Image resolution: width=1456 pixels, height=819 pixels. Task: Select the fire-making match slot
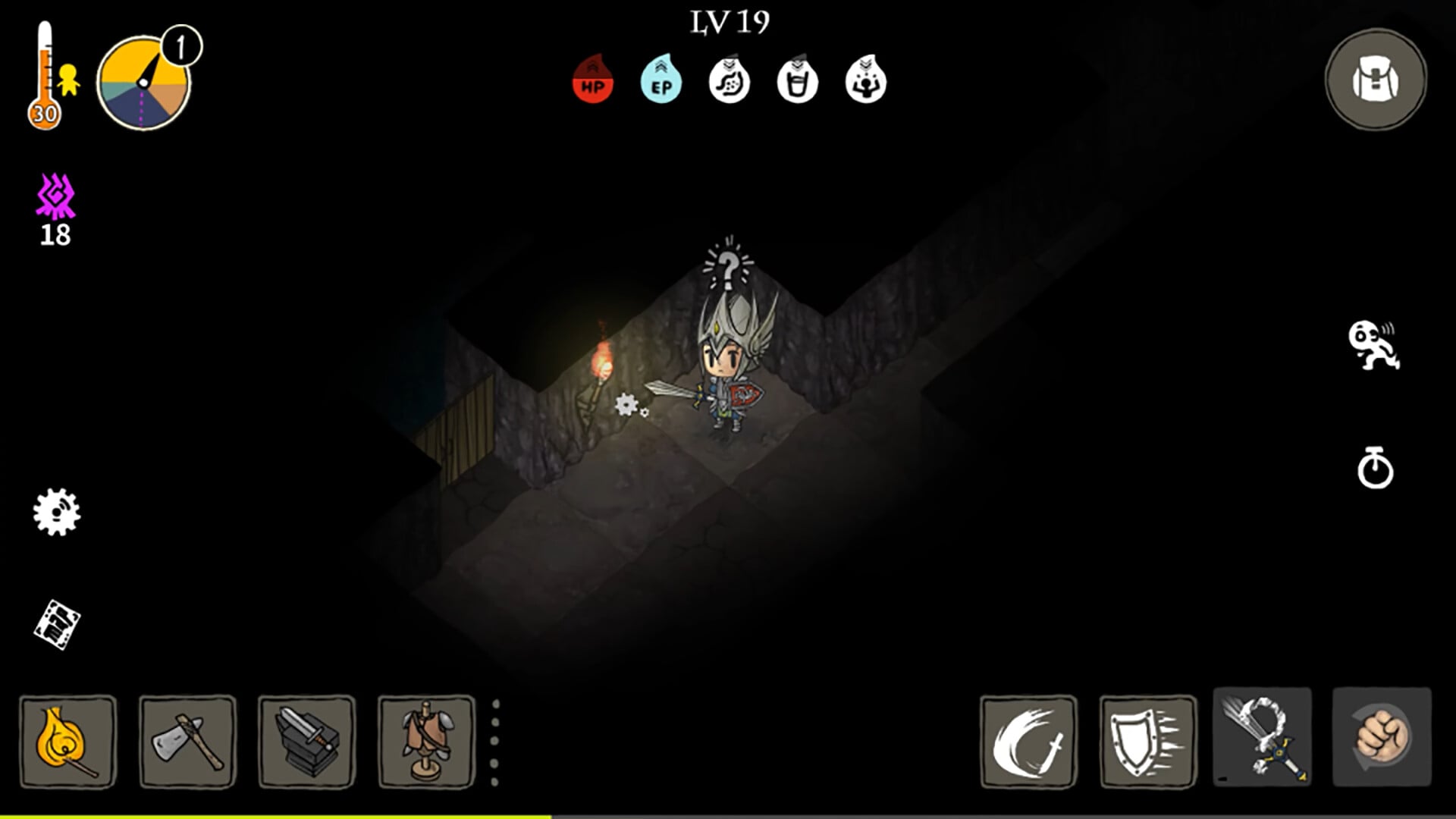click(x=68, y=742)
